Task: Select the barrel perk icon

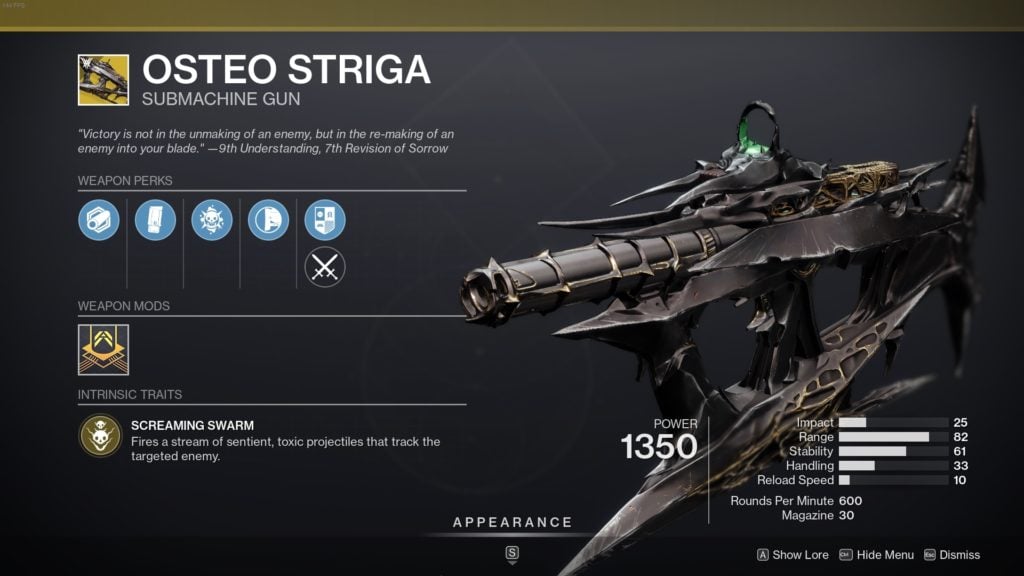Action: pos(99,220)
